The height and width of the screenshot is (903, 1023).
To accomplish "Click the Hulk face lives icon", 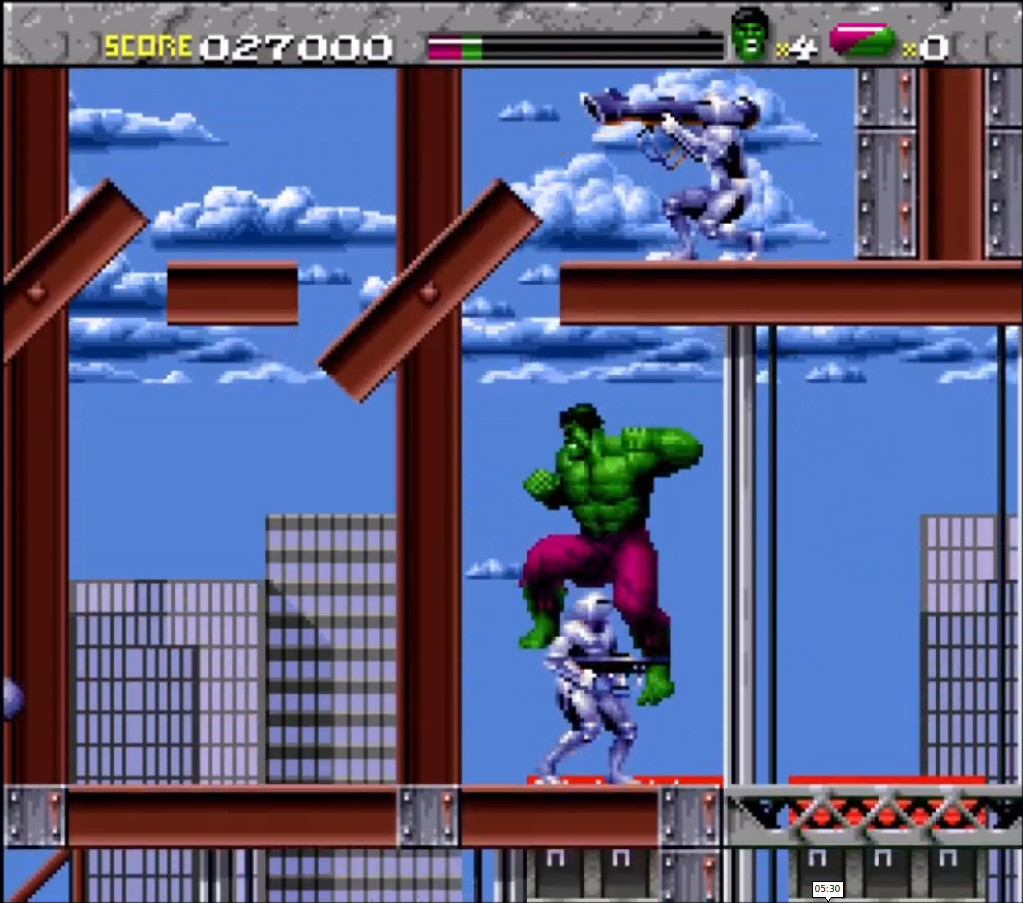I will coord(751,35).
